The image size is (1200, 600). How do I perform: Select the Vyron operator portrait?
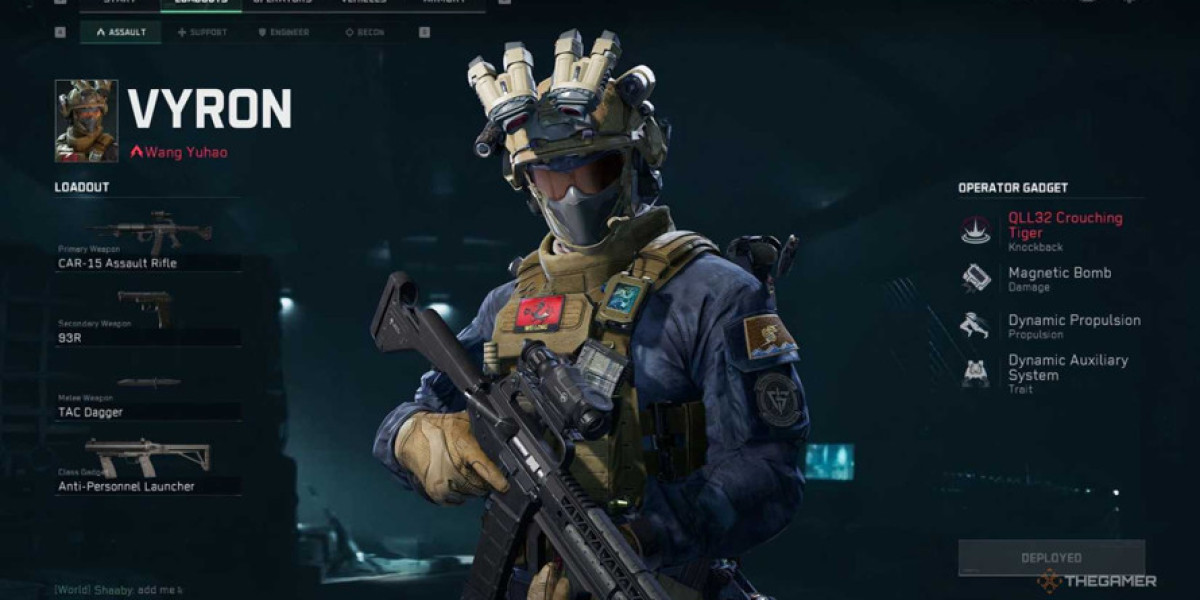pyautogui.click(x=86, y=121)
